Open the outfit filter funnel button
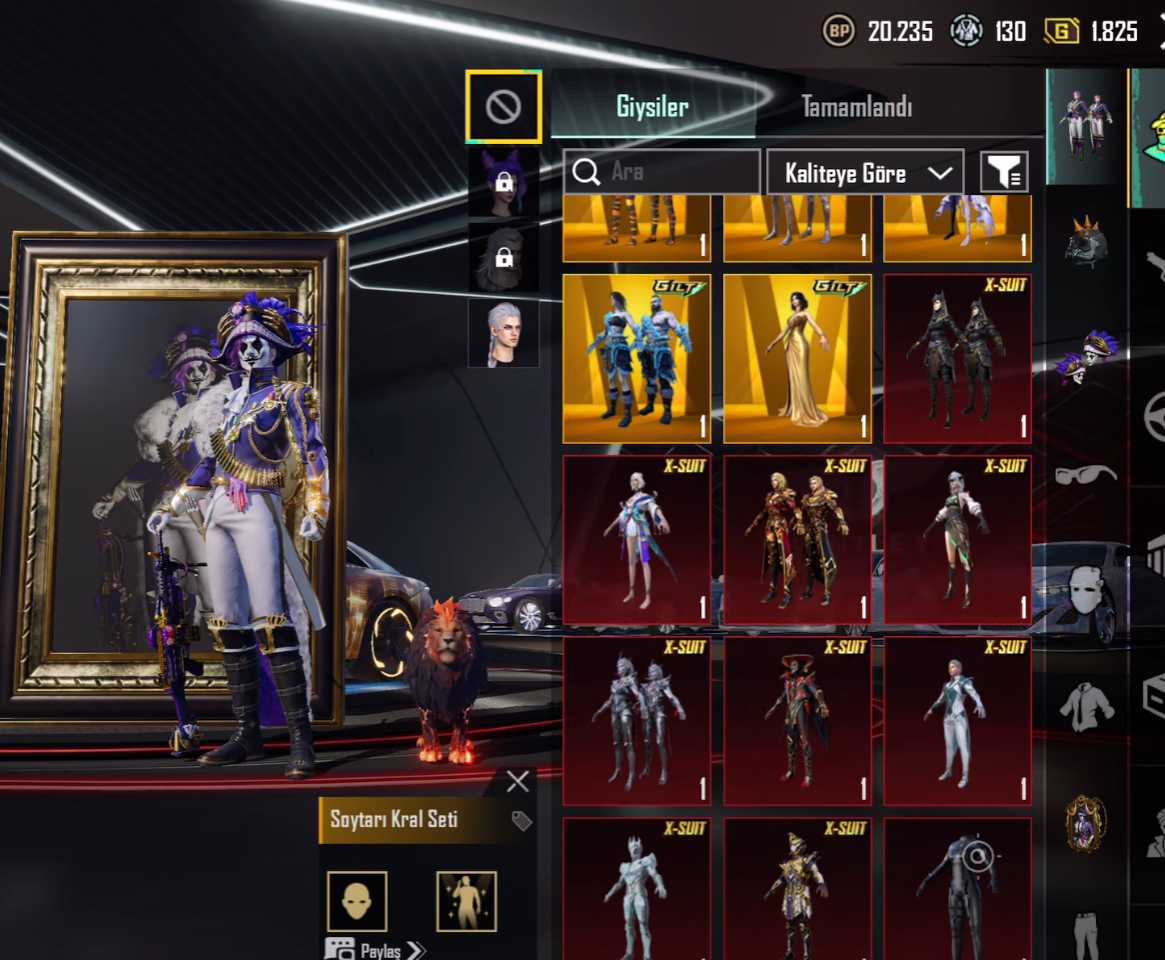The height and width of the screenshot is (960, 1165). [x=1003, y=173]
